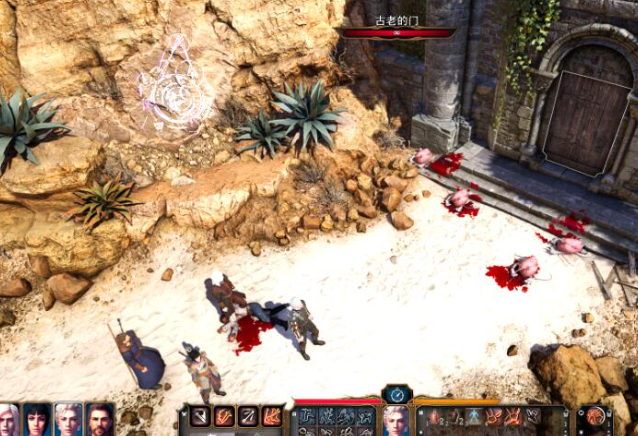The height and width of the screenshot is (436, 638).
Task: Click the round red orb button
Action: point(595,416)
